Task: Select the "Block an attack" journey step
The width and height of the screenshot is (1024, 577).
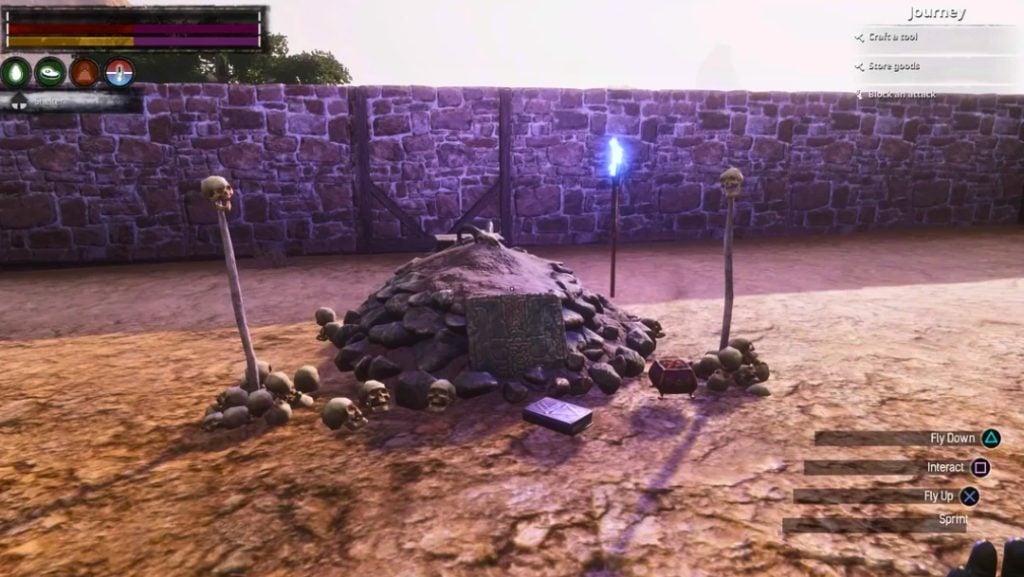Action: point(900,94)
